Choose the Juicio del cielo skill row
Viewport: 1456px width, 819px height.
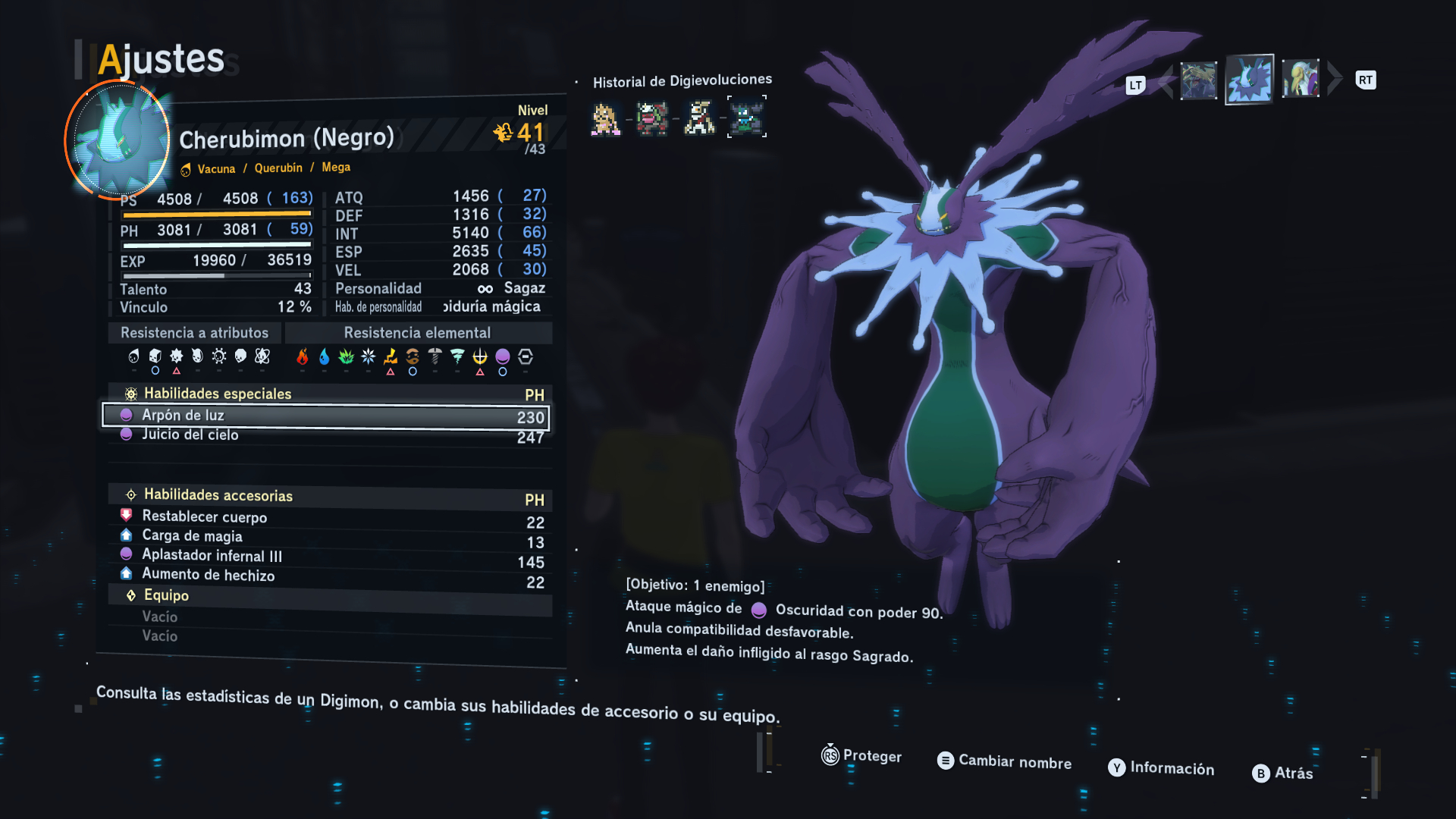326,435
